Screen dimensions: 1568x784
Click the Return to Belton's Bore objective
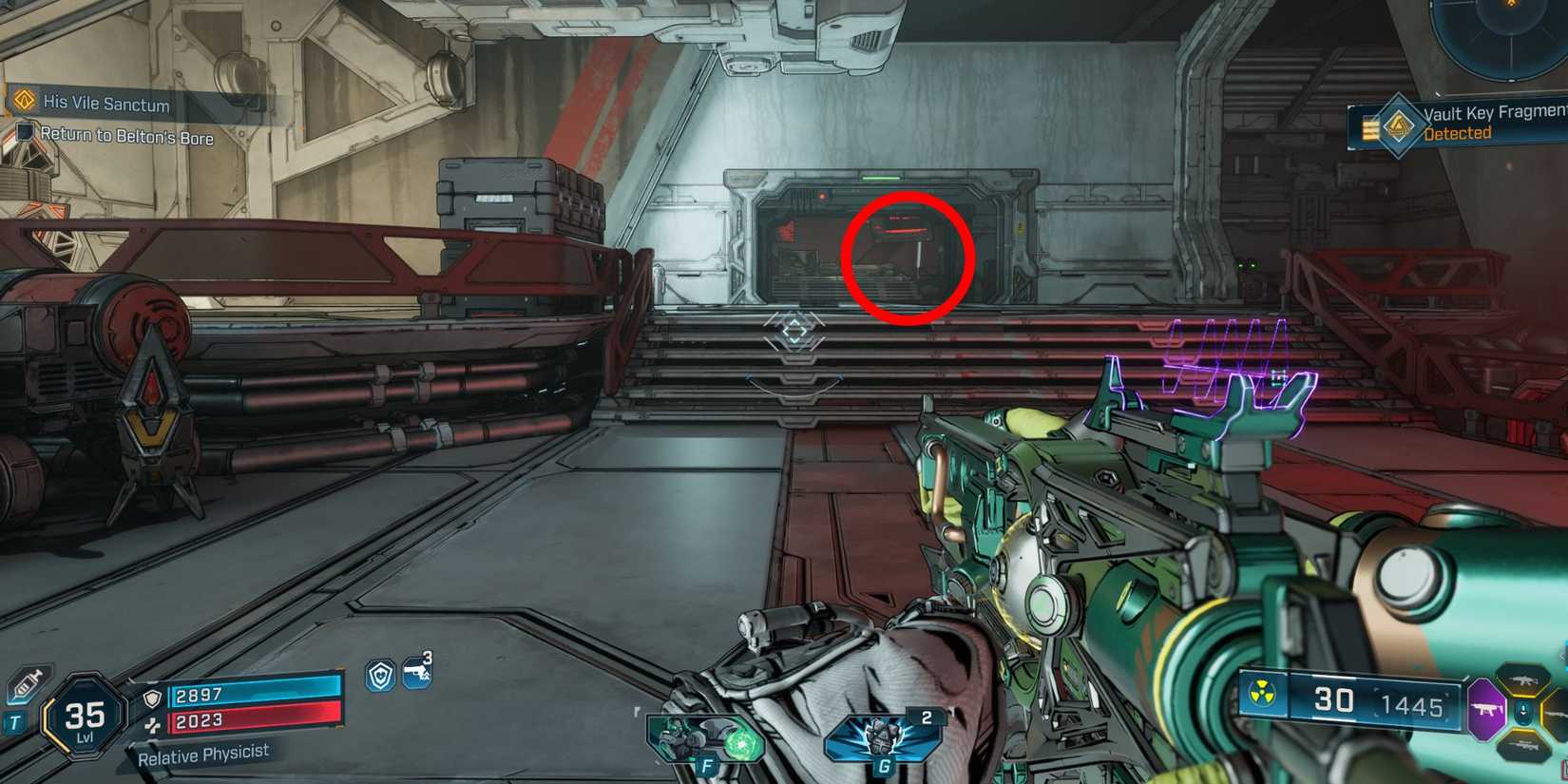click(126, 139)
